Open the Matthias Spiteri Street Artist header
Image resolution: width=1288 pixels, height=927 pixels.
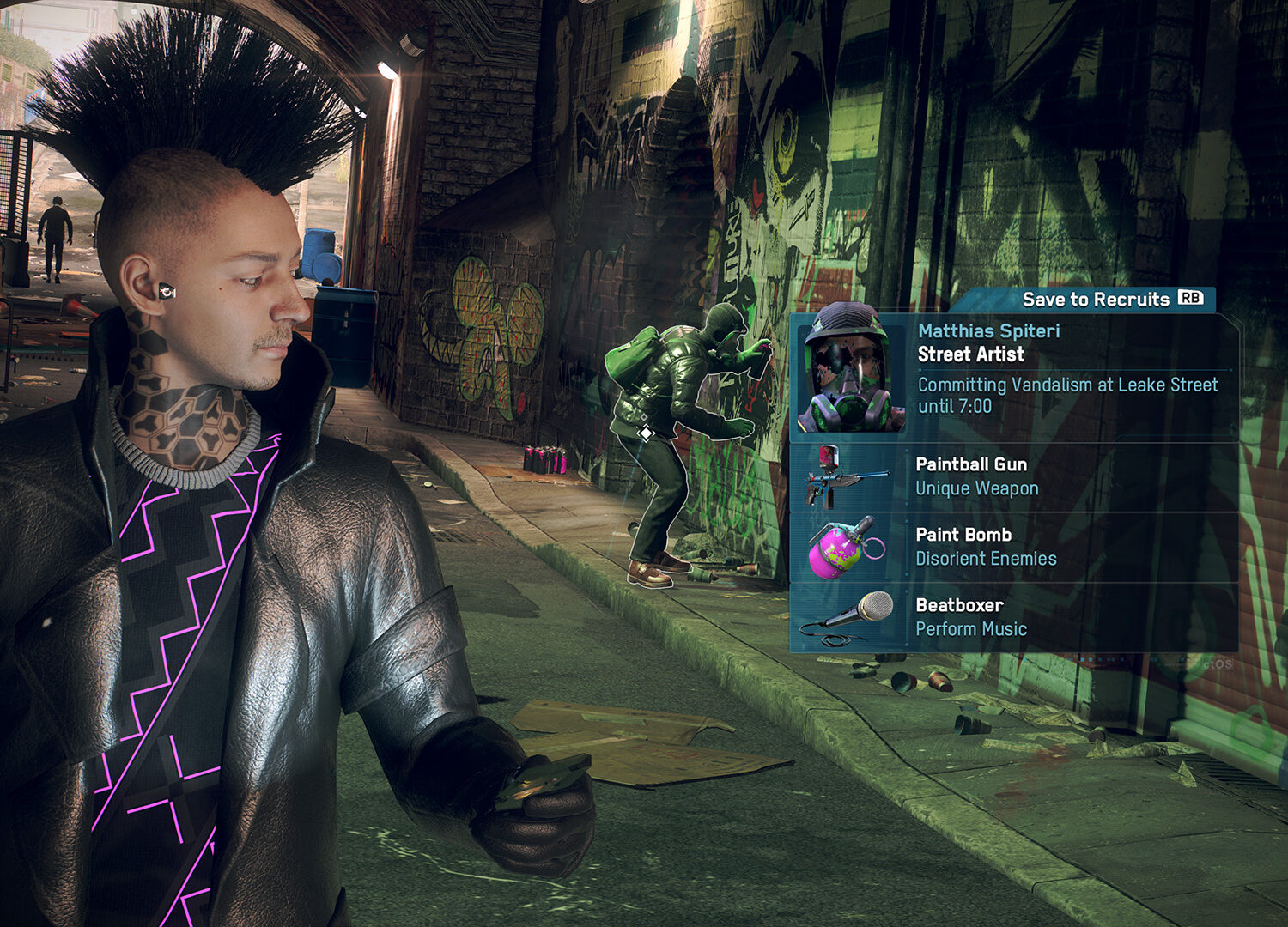pos(988,342)
